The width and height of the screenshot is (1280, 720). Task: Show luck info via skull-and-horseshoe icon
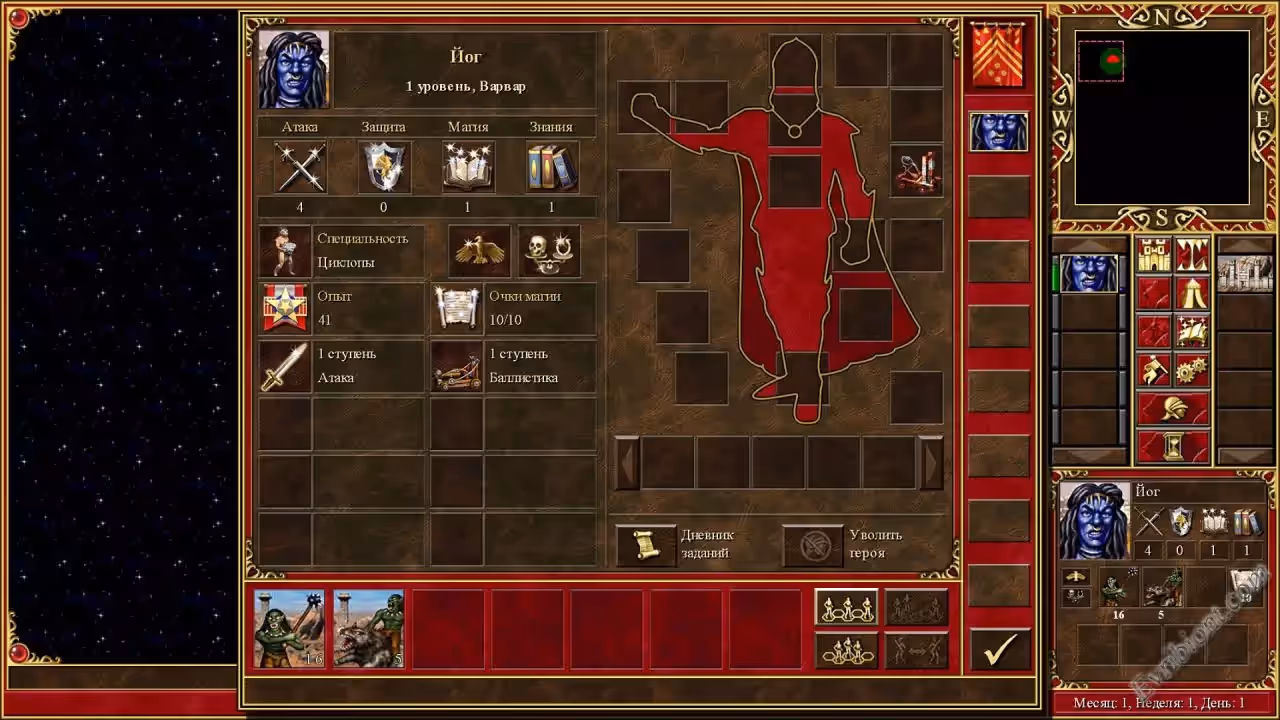[x=549, y=251]
